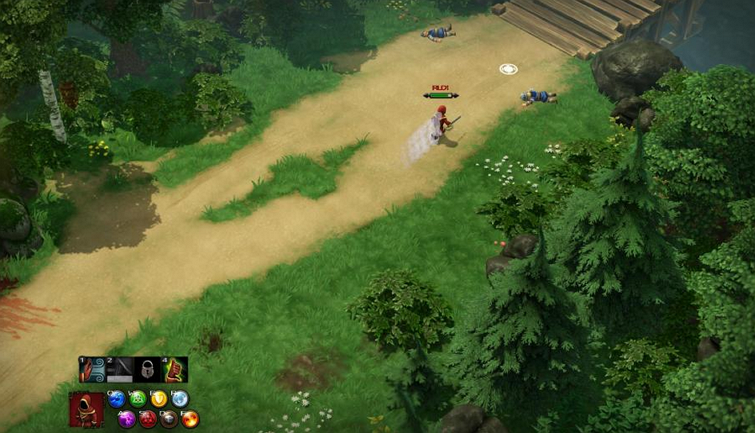The width and height of the screenshot is (755, 433).
Task: Select the pale blue frost element orb
Action: click(180, 399)
